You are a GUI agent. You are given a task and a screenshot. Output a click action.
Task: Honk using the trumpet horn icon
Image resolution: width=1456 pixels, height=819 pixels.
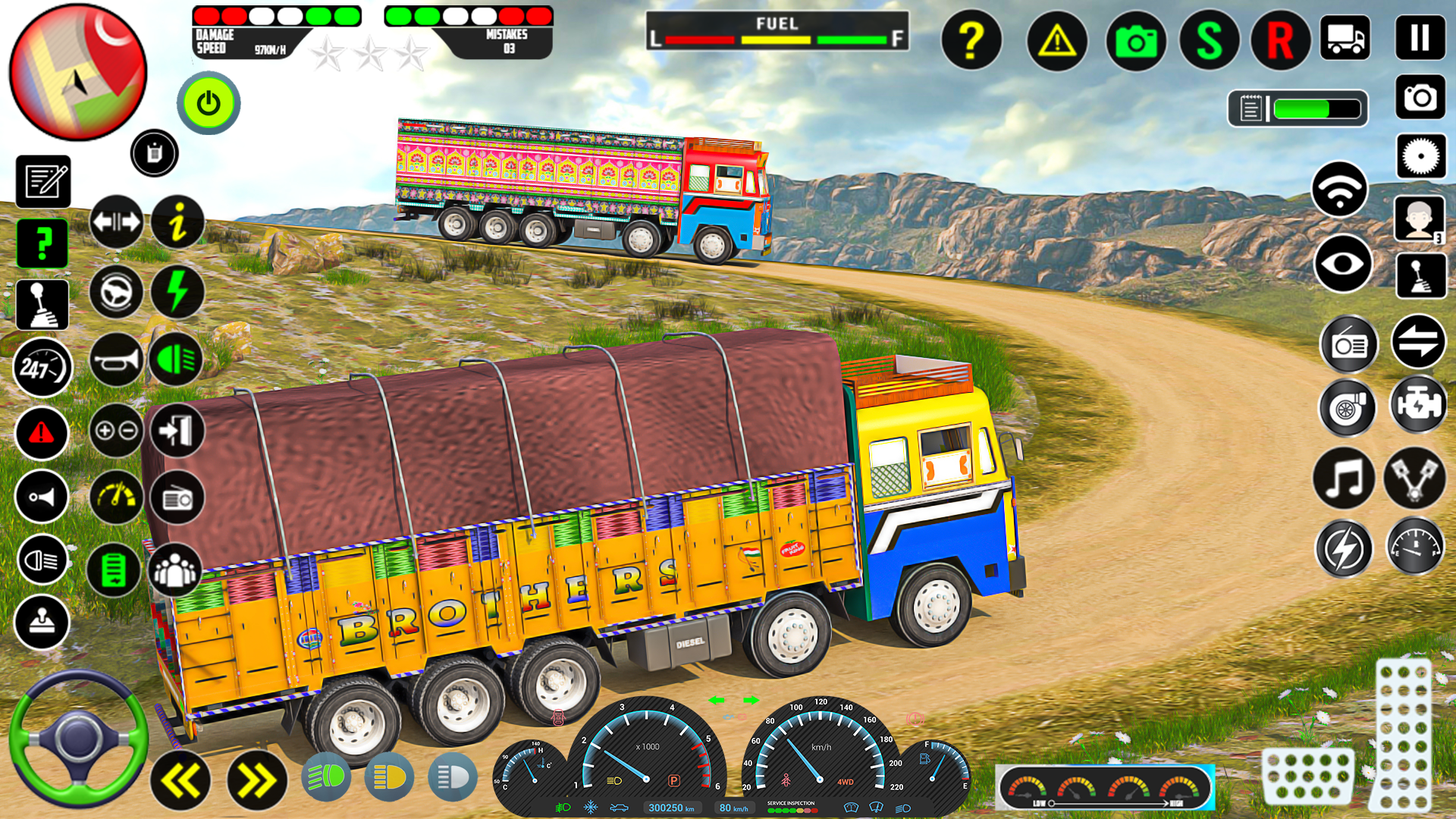pyautogui.click(x=115, y=356)
